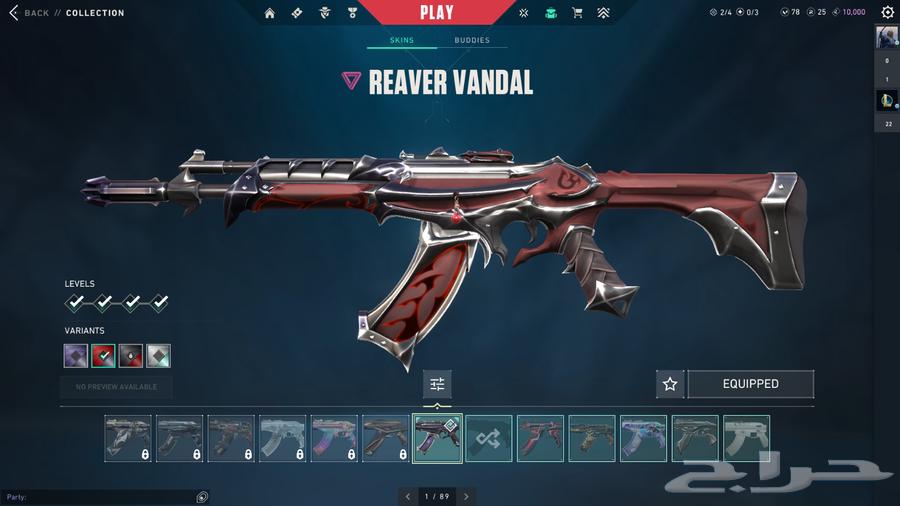900x506 pixels.
Task: Go back to the Collection screen
Action: point(30,13)
